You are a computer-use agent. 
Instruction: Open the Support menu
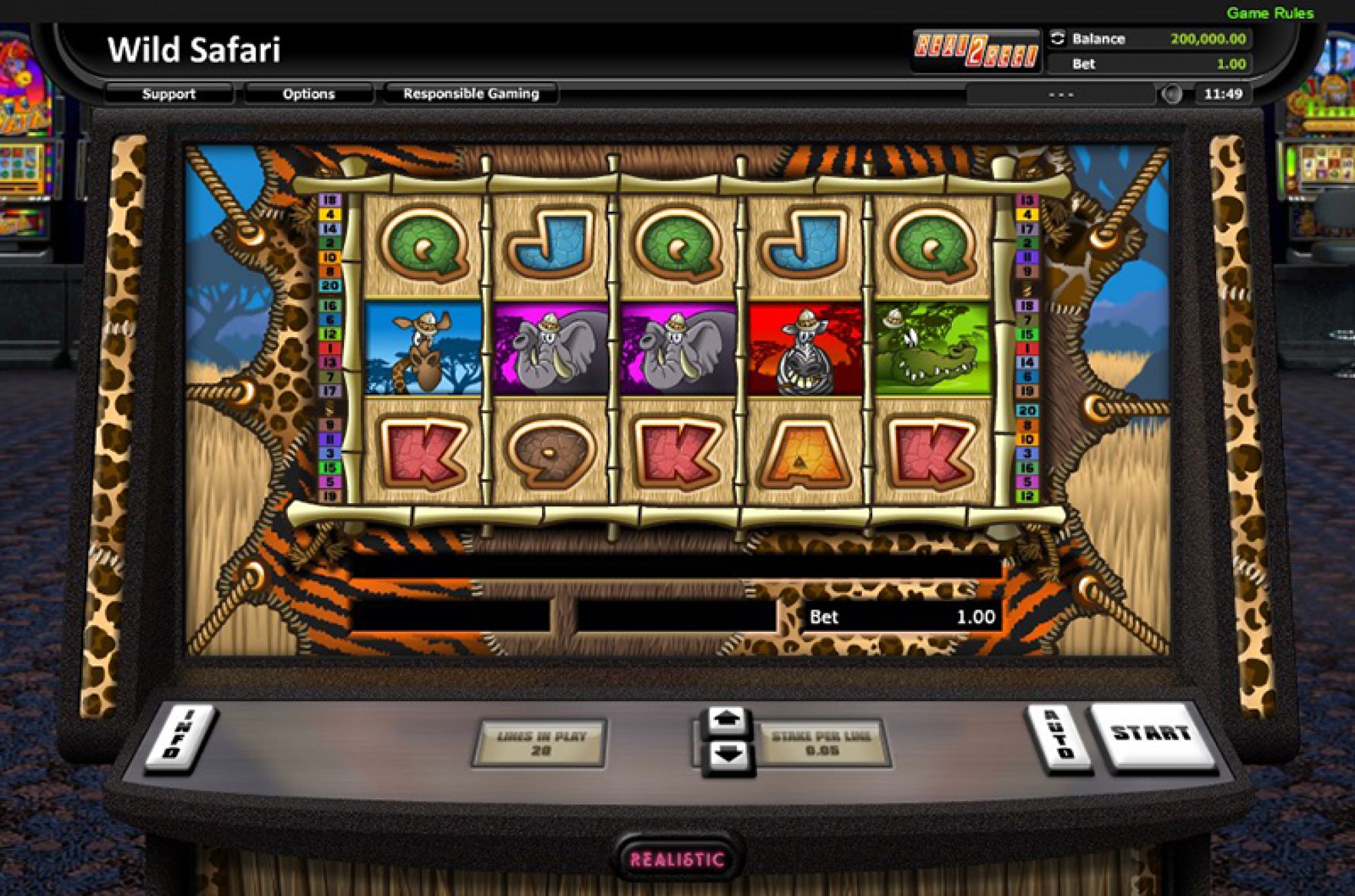168,94
